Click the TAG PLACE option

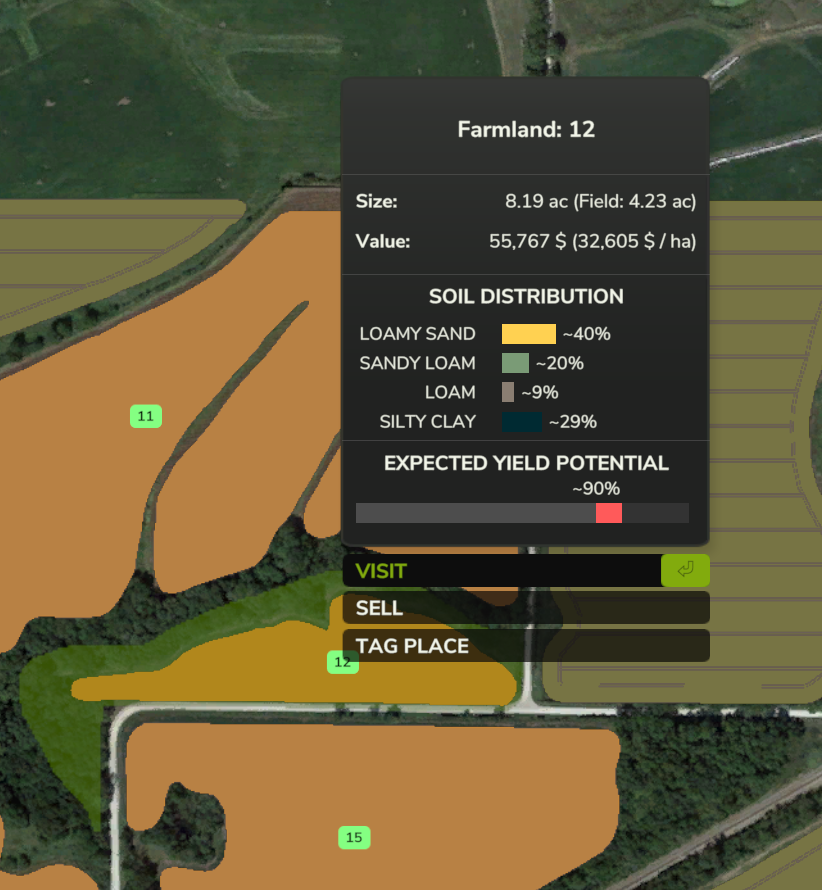click(525, 646)
